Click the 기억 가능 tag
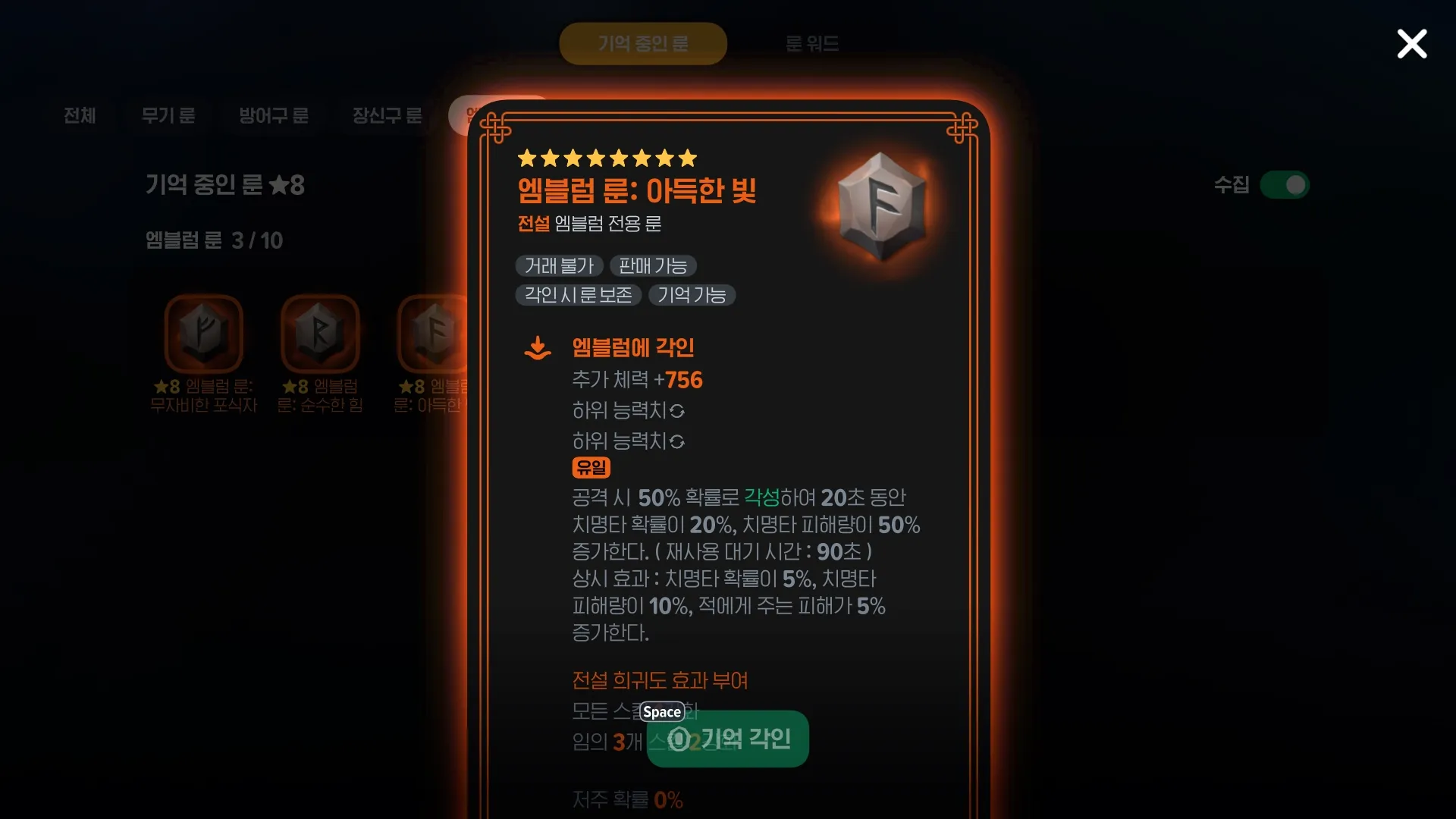This screenshot has width=1456, height=819. click(692, 295)
